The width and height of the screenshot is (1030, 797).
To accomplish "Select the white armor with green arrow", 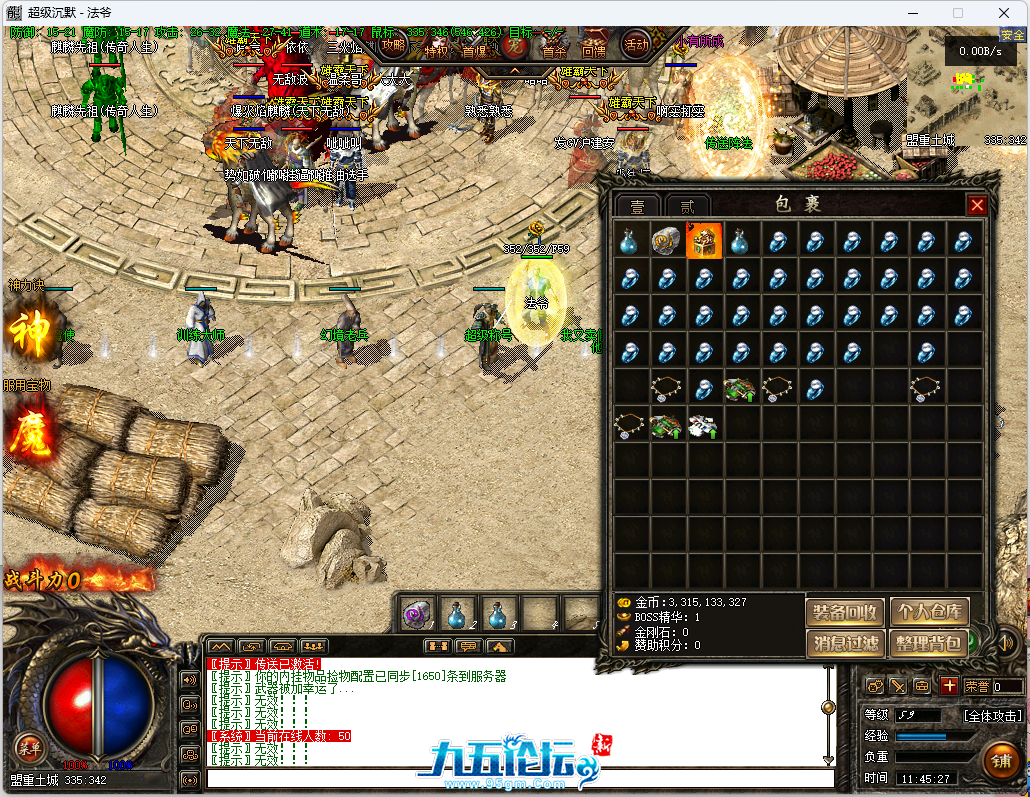I will (704, 426).
